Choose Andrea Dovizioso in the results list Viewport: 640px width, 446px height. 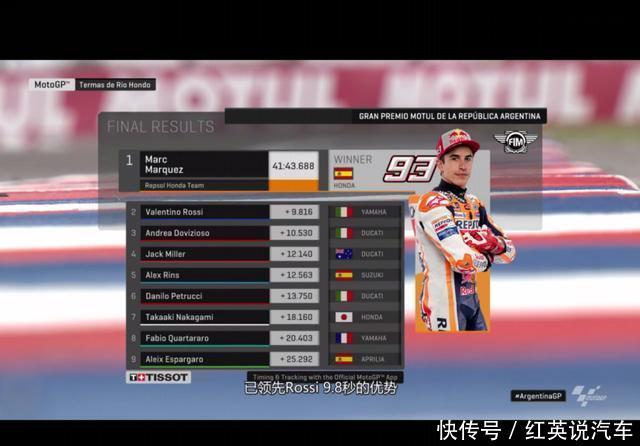263,233
